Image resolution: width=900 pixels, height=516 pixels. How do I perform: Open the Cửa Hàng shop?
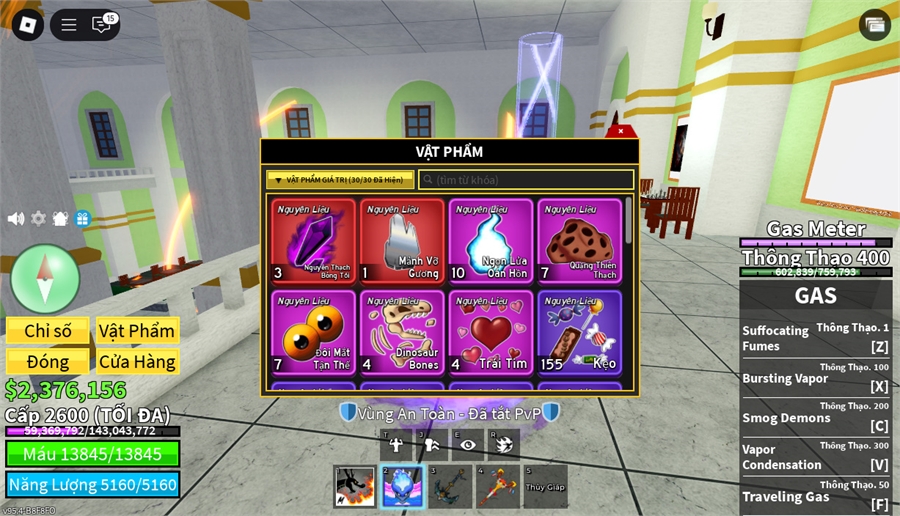[x=137, y=361]
